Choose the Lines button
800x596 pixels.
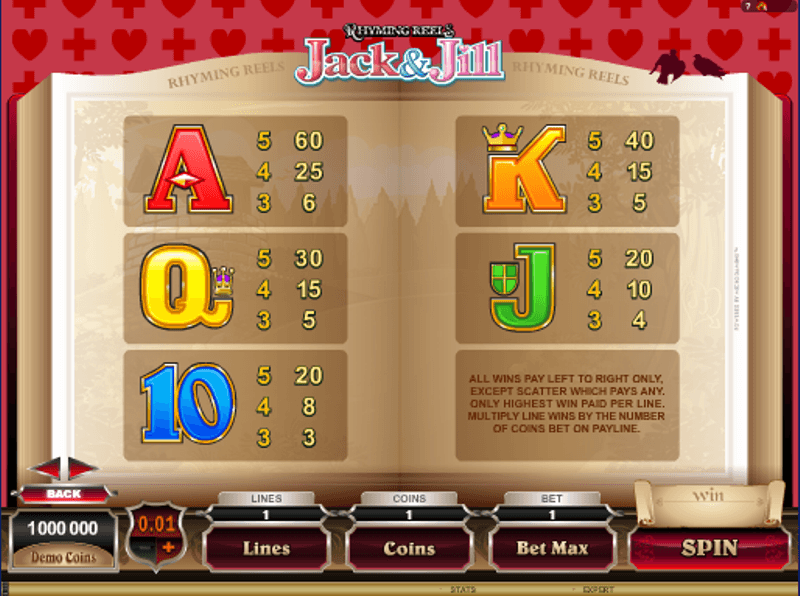[266, 548]
